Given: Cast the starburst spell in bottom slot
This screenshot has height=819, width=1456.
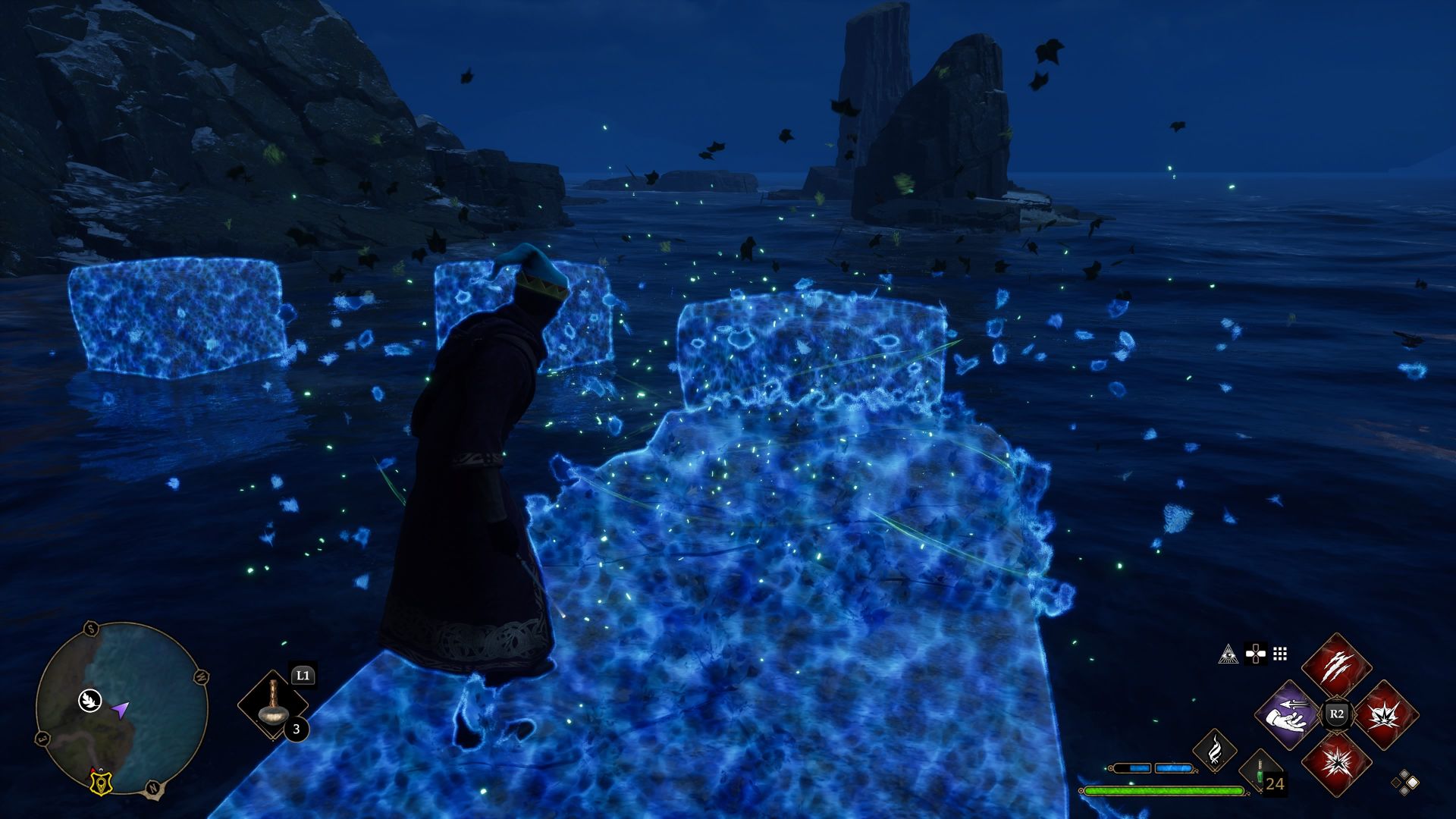Looking at the screenshot, I should (1336, 762).
